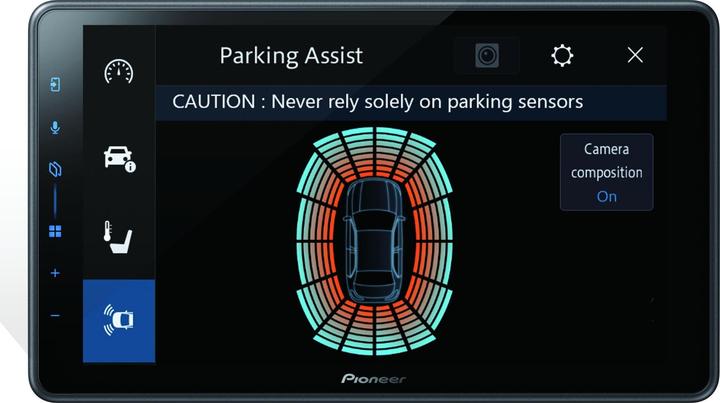Open Parking Assist settings gear
The height and width of the screenshot is (403, 720).
coord(563,55)
